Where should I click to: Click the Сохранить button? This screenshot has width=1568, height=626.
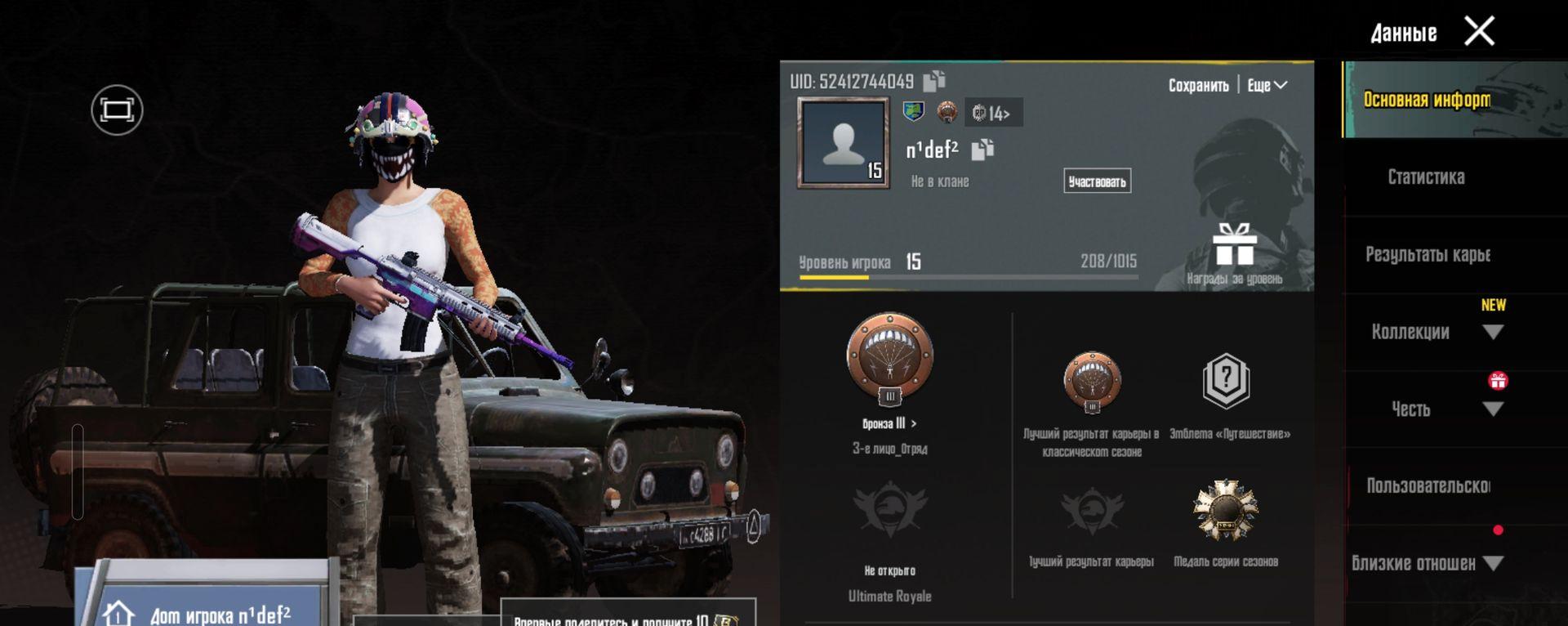(1198, 86)
